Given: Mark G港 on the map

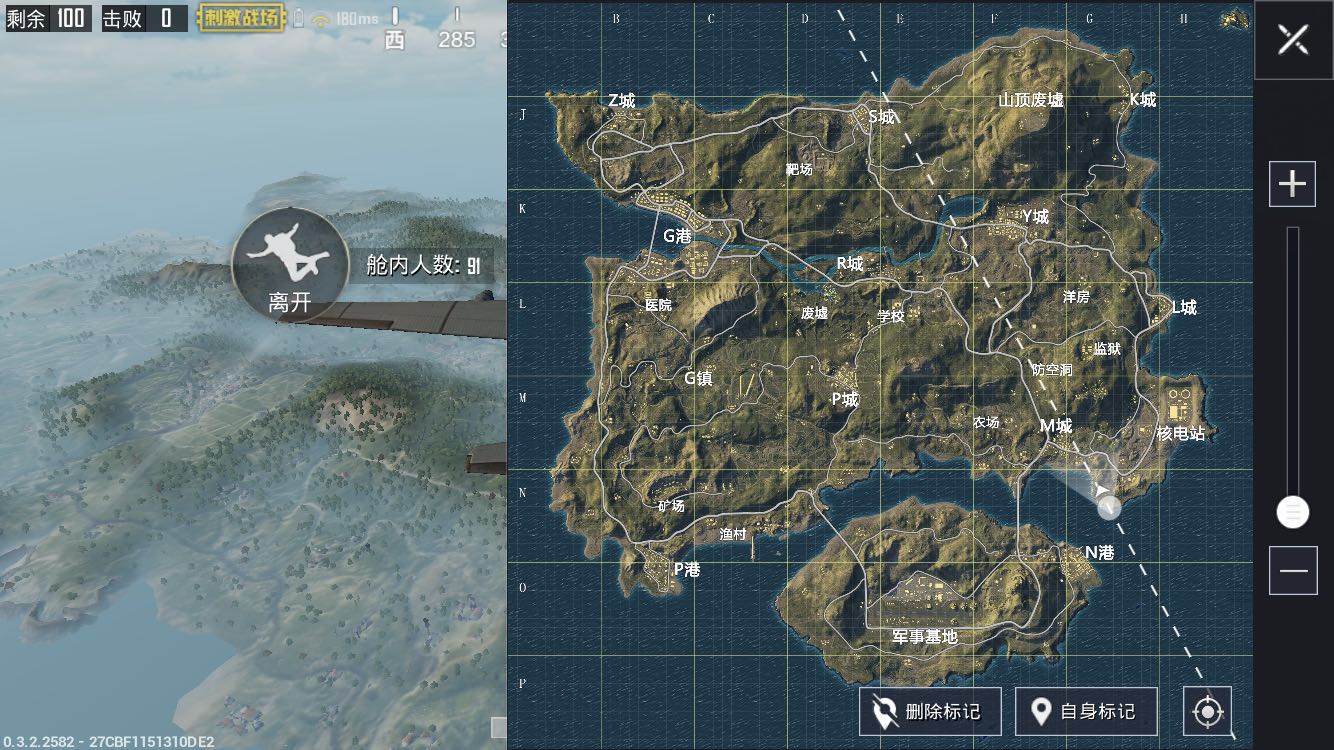Looking at the screenshot, I should [677, 236].
